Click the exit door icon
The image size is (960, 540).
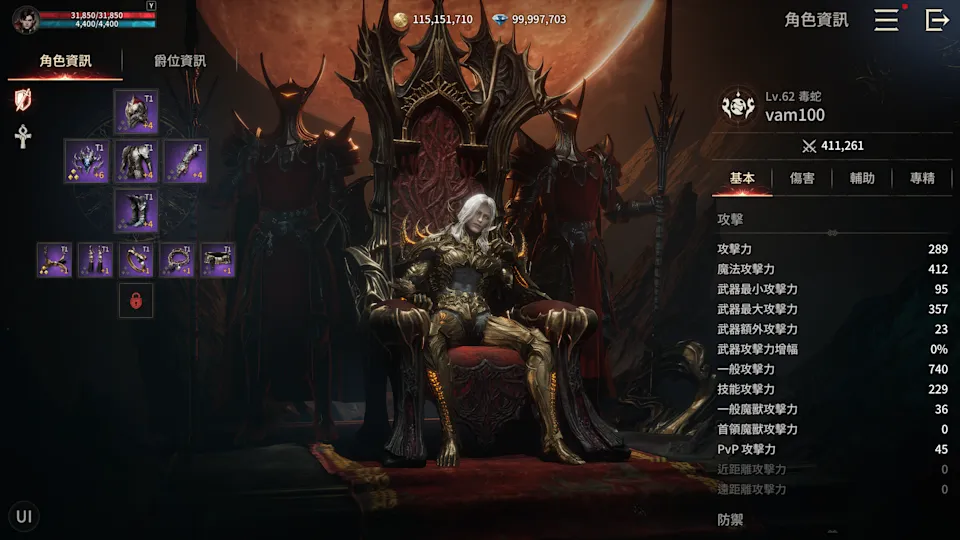tap(937, 20)
